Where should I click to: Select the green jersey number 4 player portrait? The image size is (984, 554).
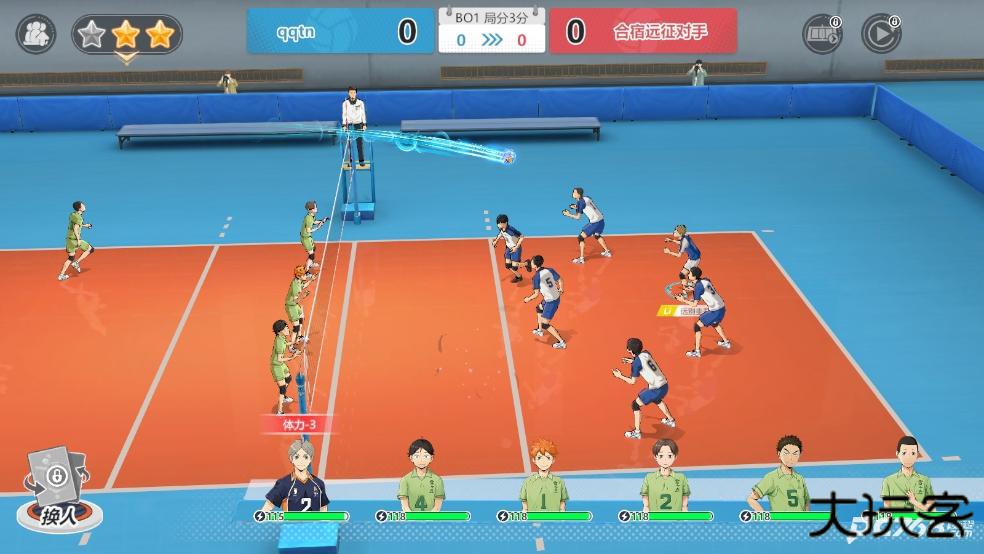(421, 476)
